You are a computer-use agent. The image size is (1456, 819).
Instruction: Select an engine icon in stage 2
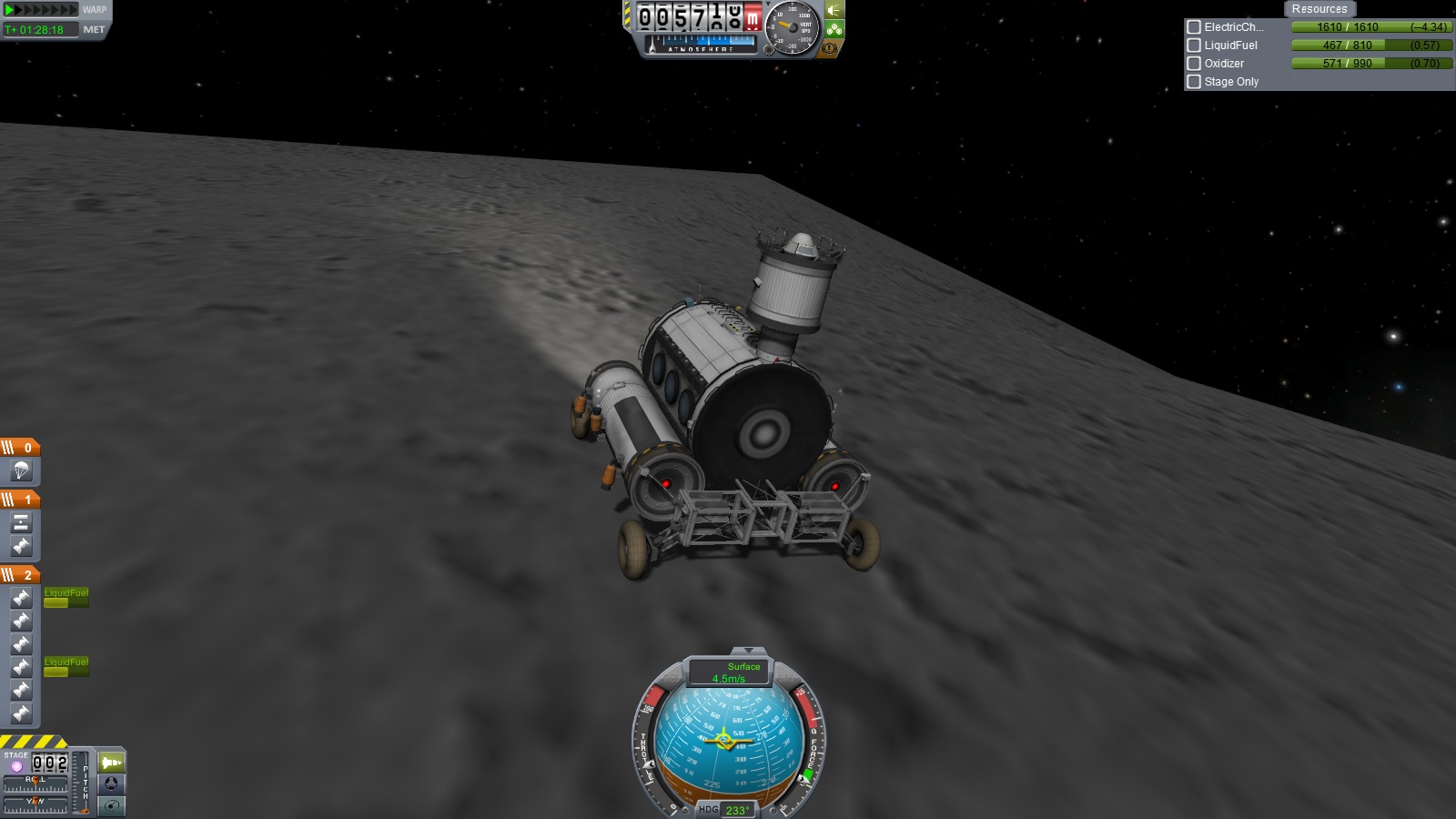click(20, 599)
